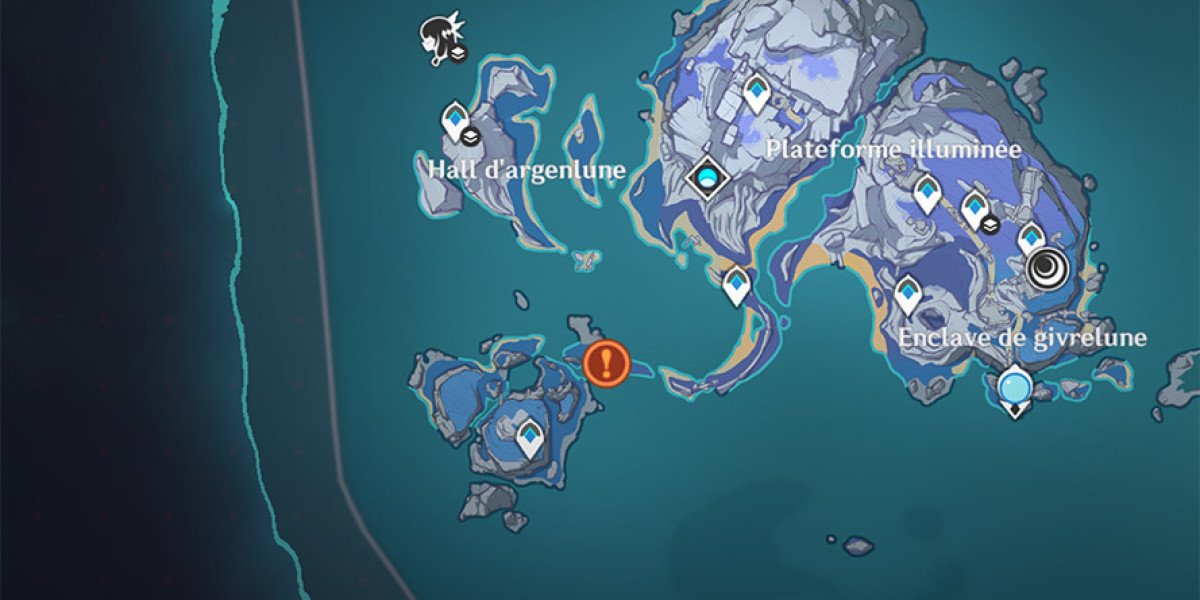Choose the layered waypoint above Hall d'argenlune label
Image resolution: width=1200 pixels, height=600 pixels.
(456, 121)
